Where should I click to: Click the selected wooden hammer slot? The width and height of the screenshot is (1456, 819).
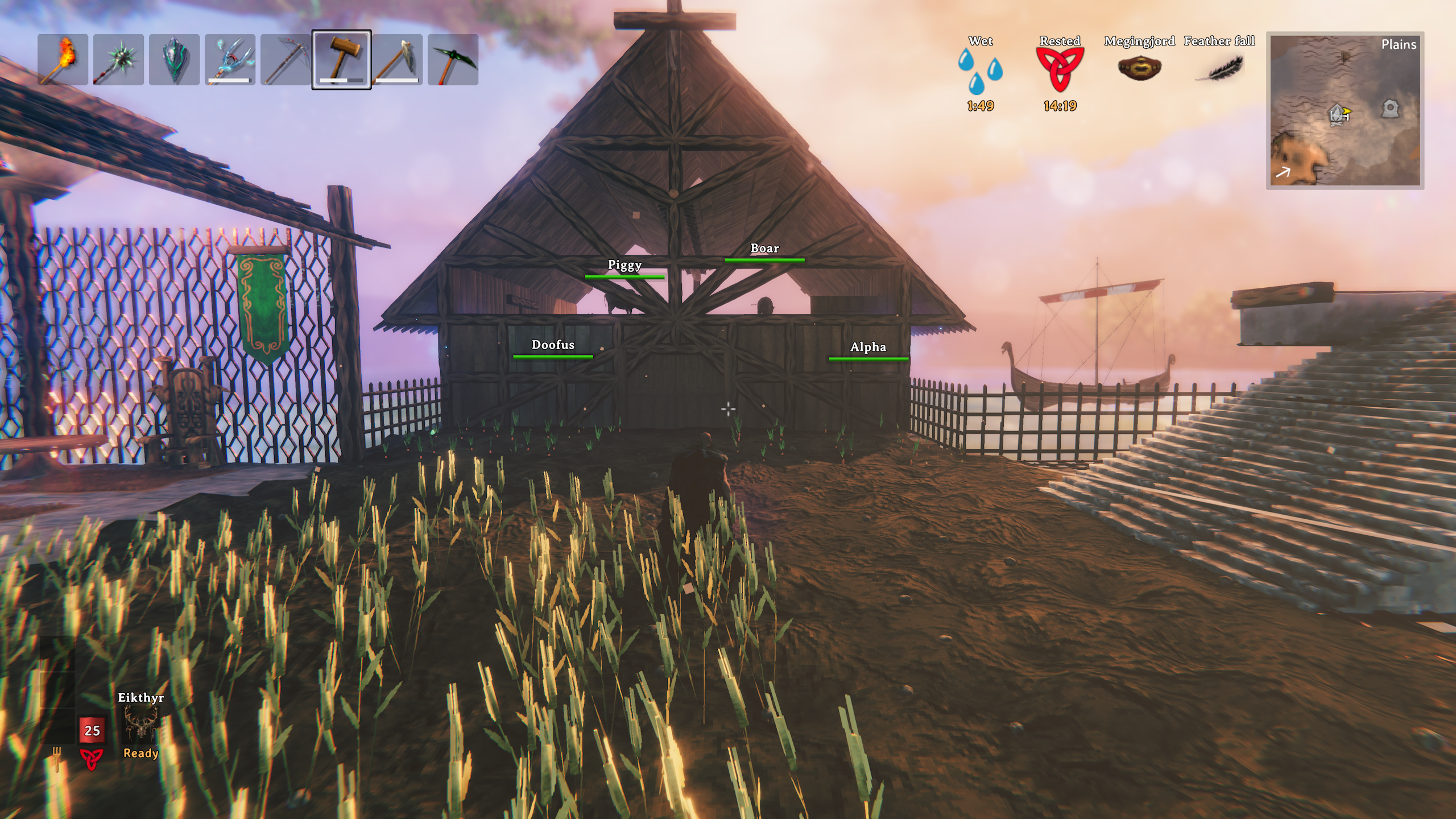pos(341,60)
